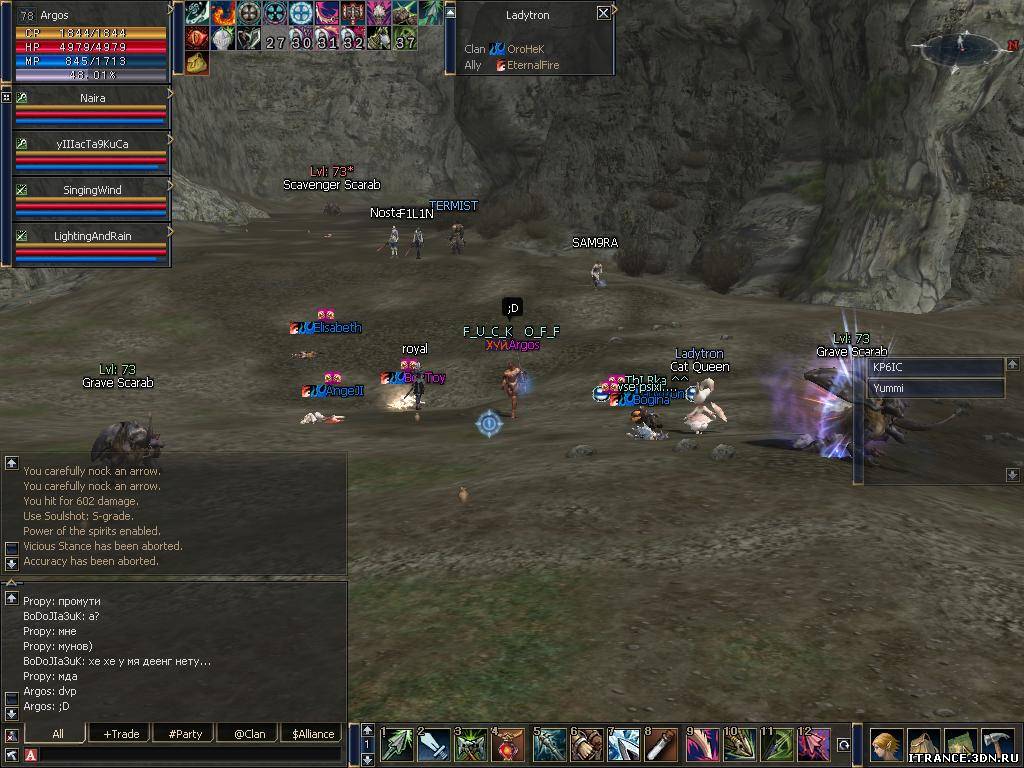Click the compass minimap radar

(961, 46)
